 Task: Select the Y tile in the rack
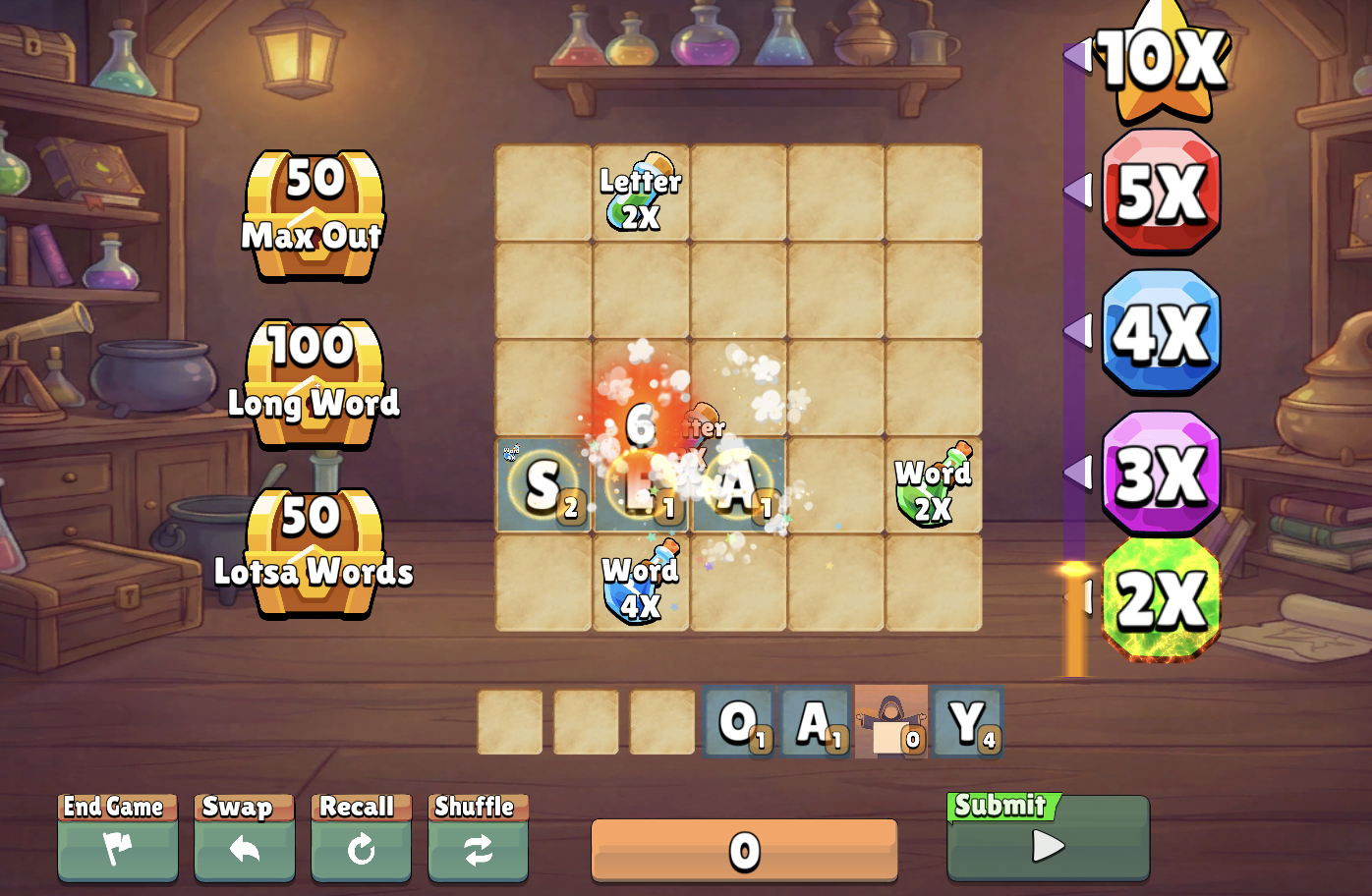pos(968,722)
